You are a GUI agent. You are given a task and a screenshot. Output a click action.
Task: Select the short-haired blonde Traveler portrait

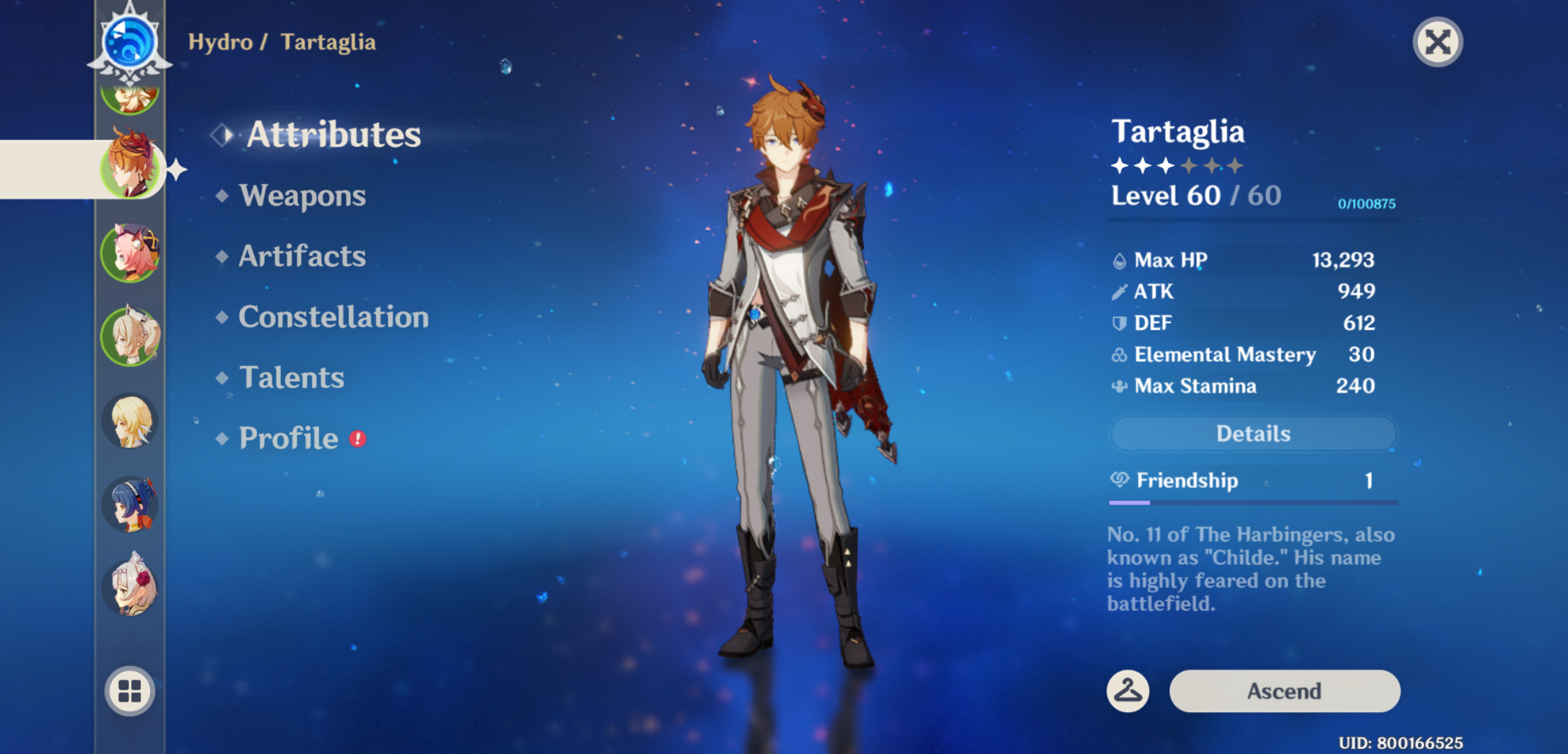130,421
